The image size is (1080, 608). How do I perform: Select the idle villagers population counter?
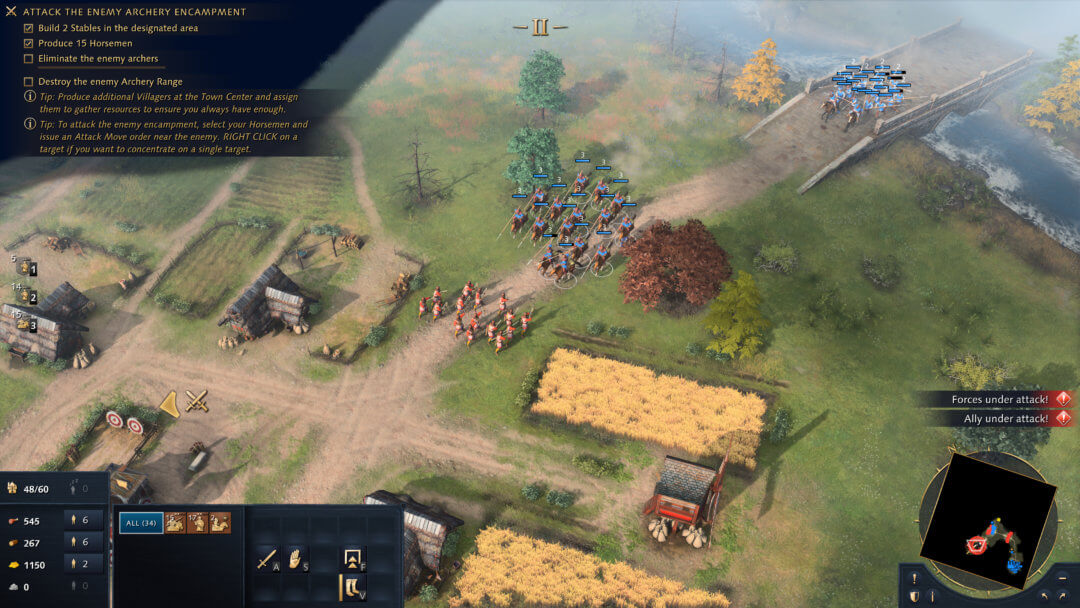coord(78,489)
